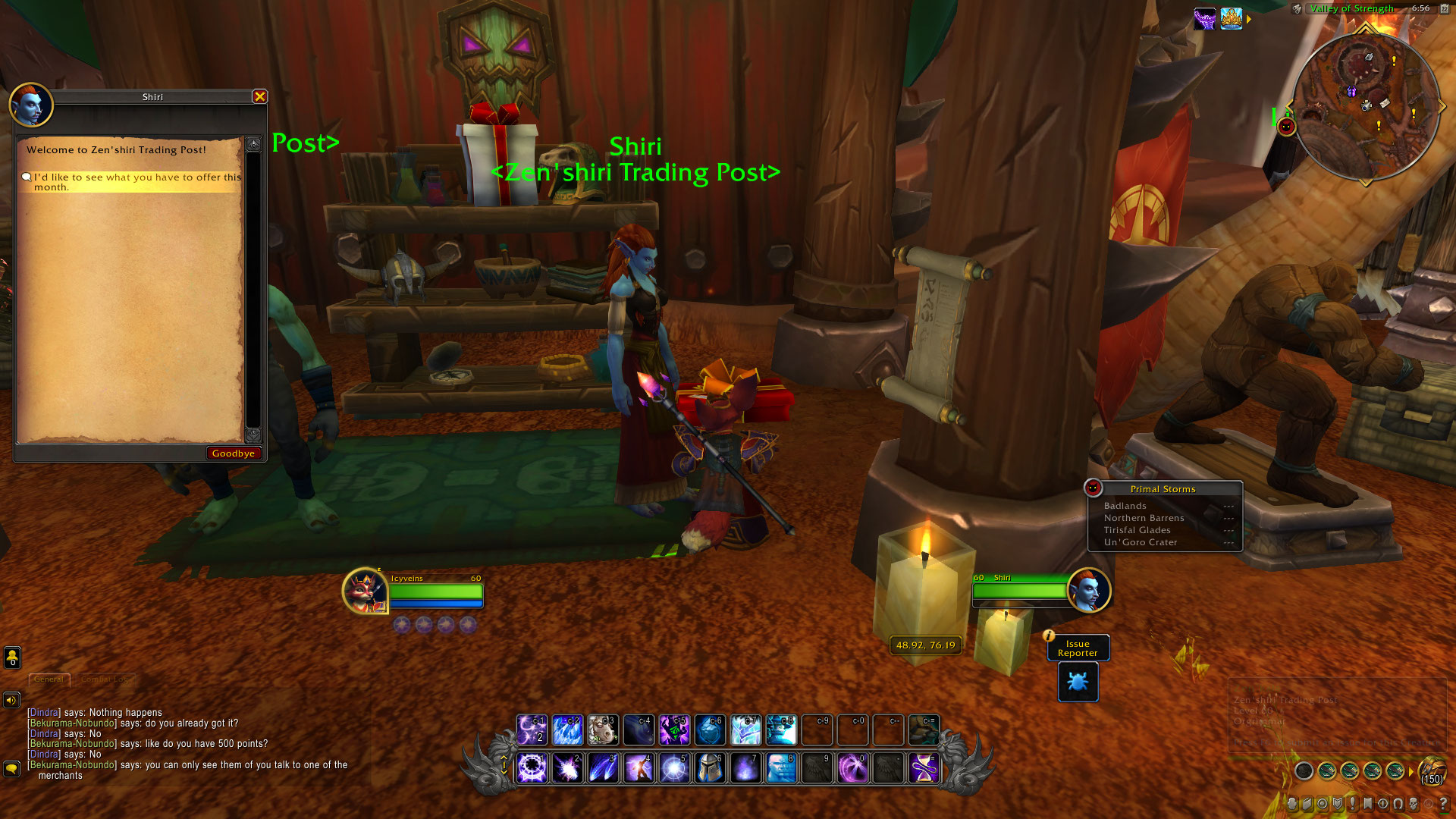The image size is (1456, 819).
Task: Cast the Ice Barrier ability in slot c-6
Action: (x=711, y=730)
